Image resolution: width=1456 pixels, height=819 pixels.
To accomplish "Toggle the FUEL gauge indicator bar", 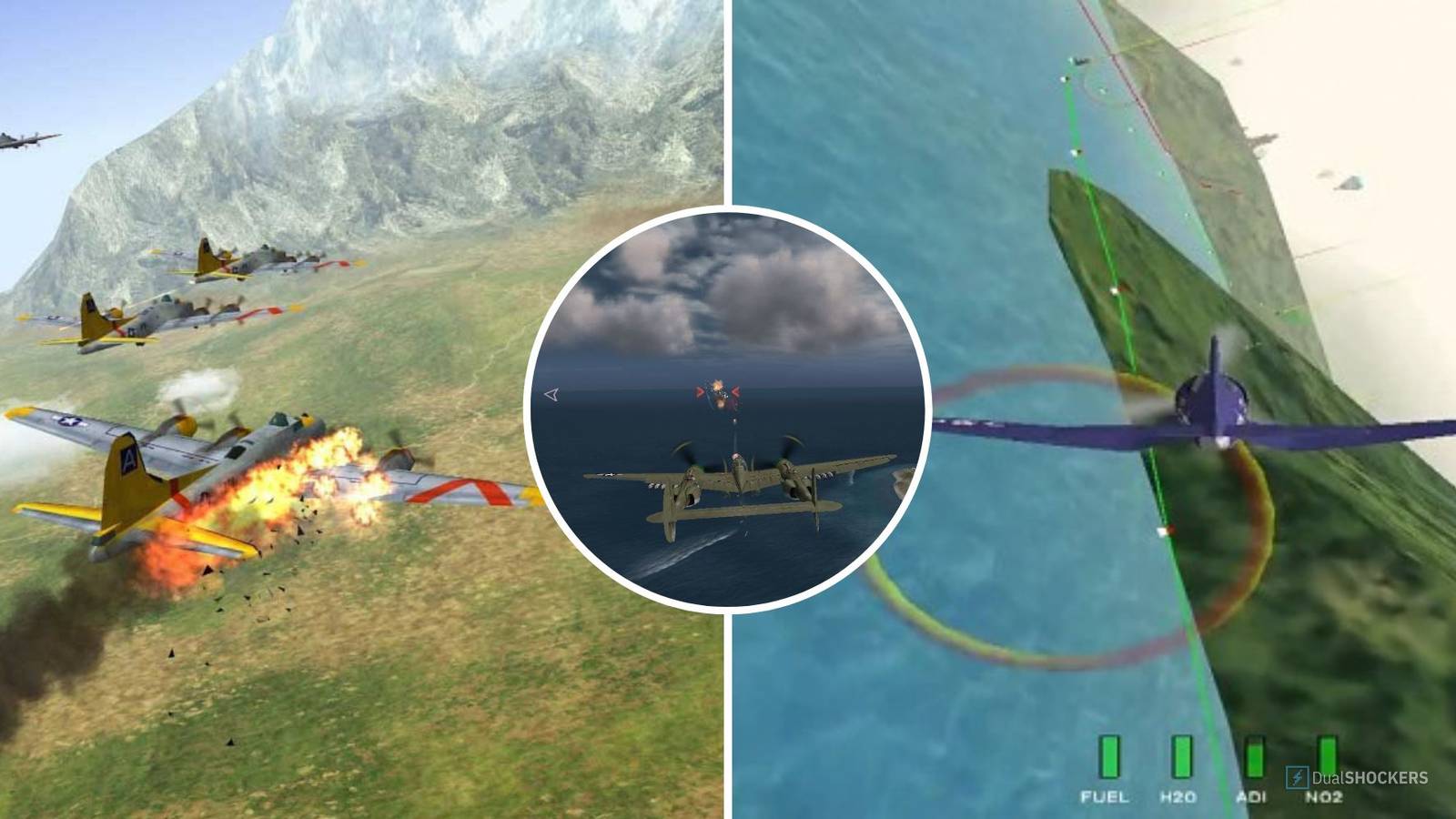I will 1109,756.
